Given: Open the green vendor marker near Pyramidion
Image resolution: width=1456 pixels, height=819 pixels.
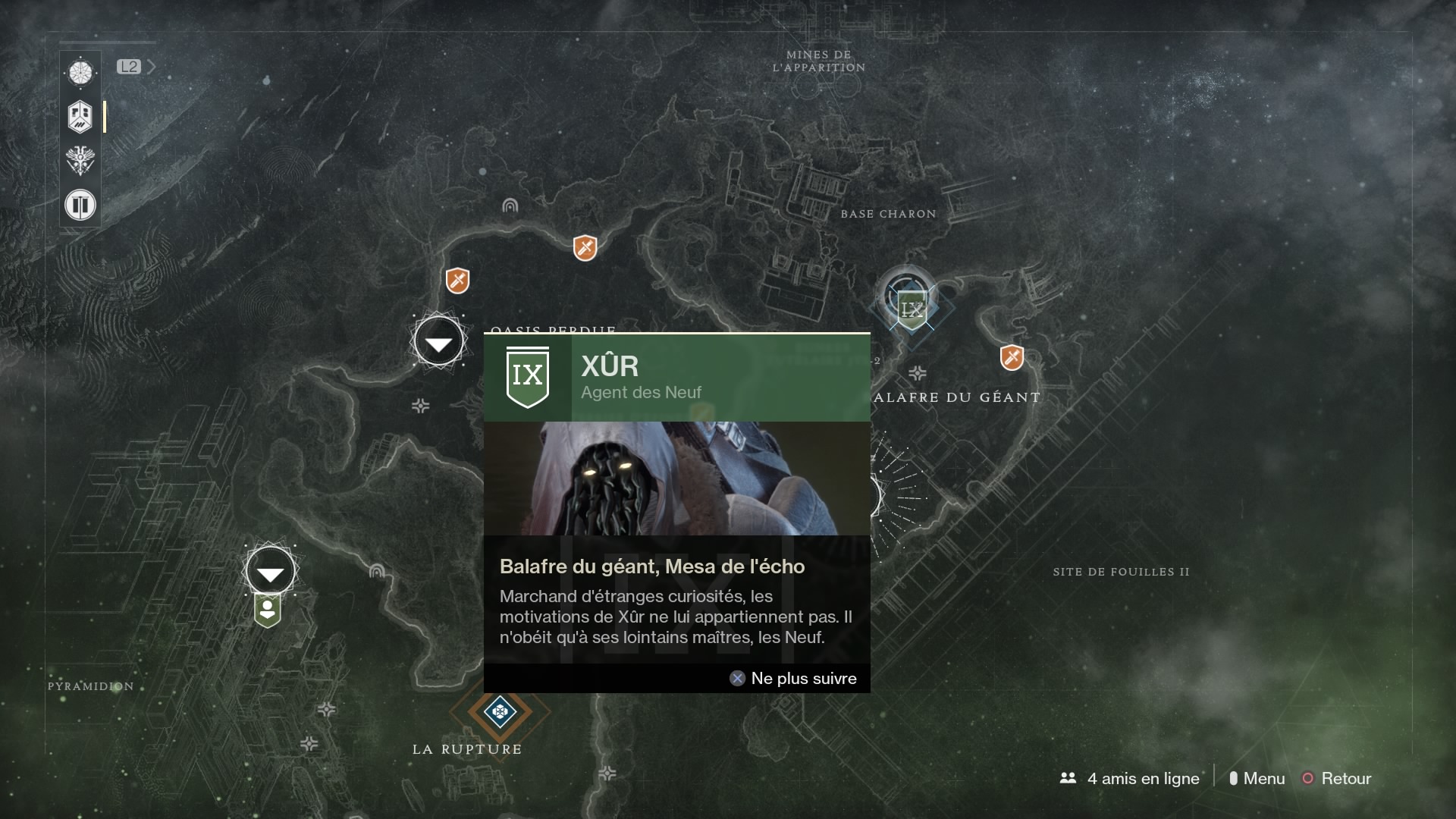Looking at the screenshot, I should coord(268,611).
